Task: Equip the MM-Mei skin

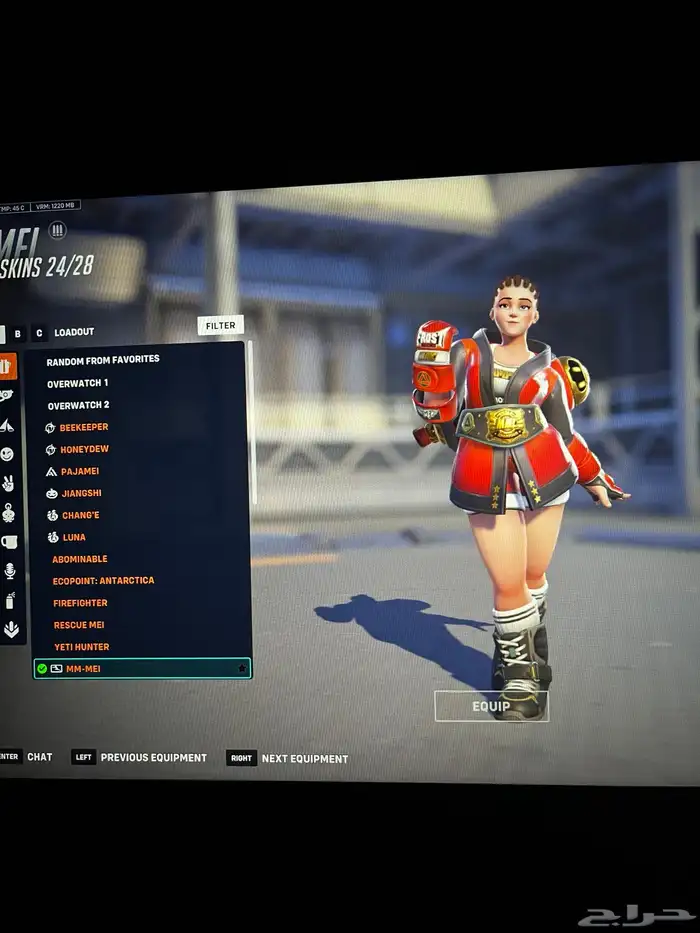Action: coord(491,706)
